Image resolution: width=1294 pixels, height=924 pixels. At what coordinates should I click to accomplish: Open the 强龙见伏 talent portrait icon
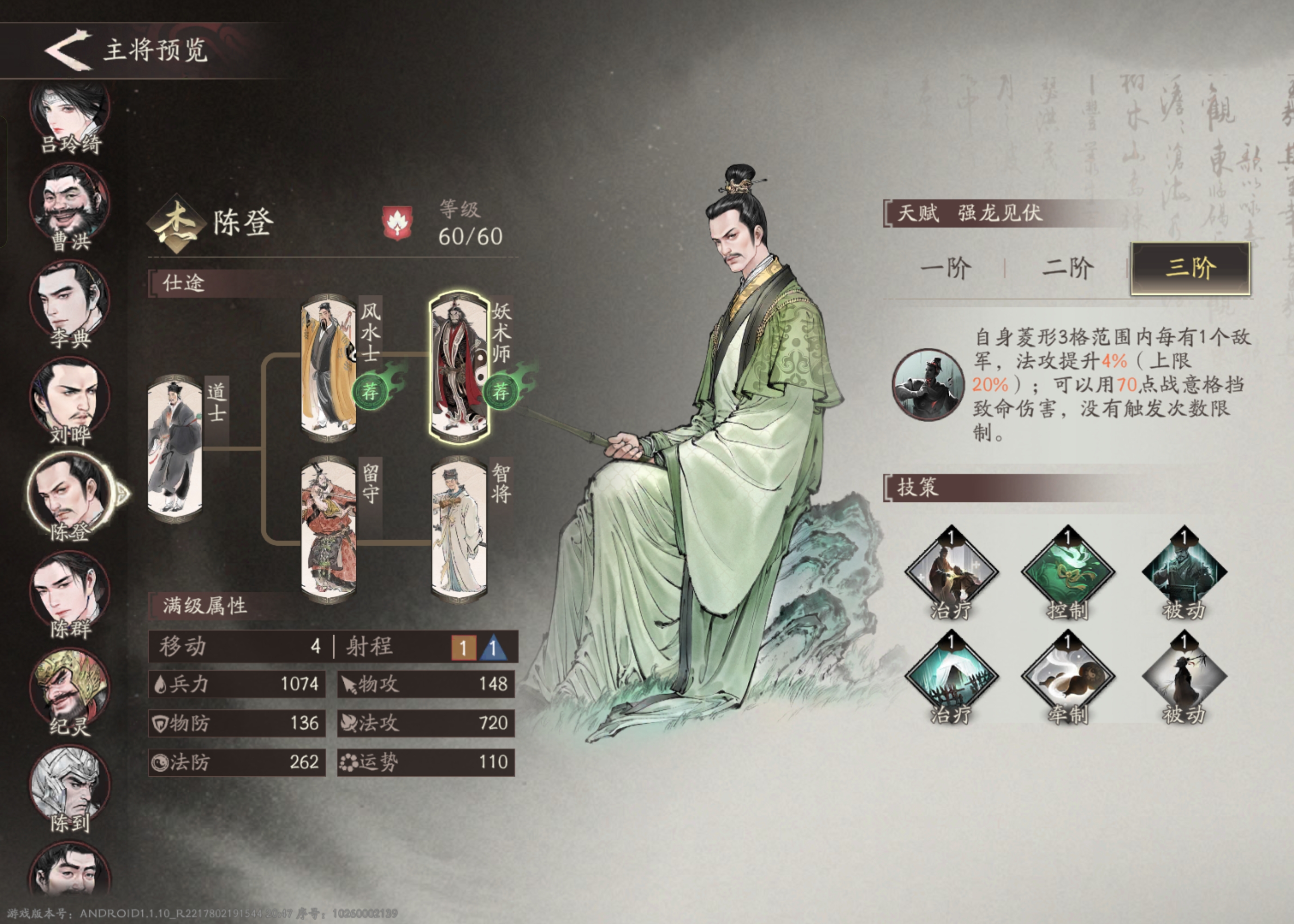928,385
